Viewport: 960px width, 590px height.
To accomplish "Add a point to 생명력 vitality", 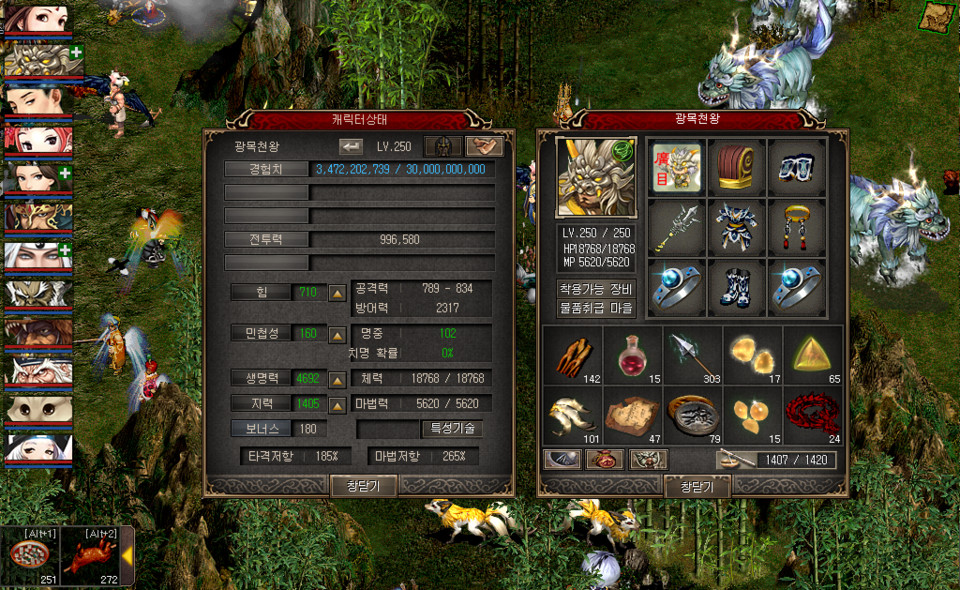I will [x=338, y=380].
